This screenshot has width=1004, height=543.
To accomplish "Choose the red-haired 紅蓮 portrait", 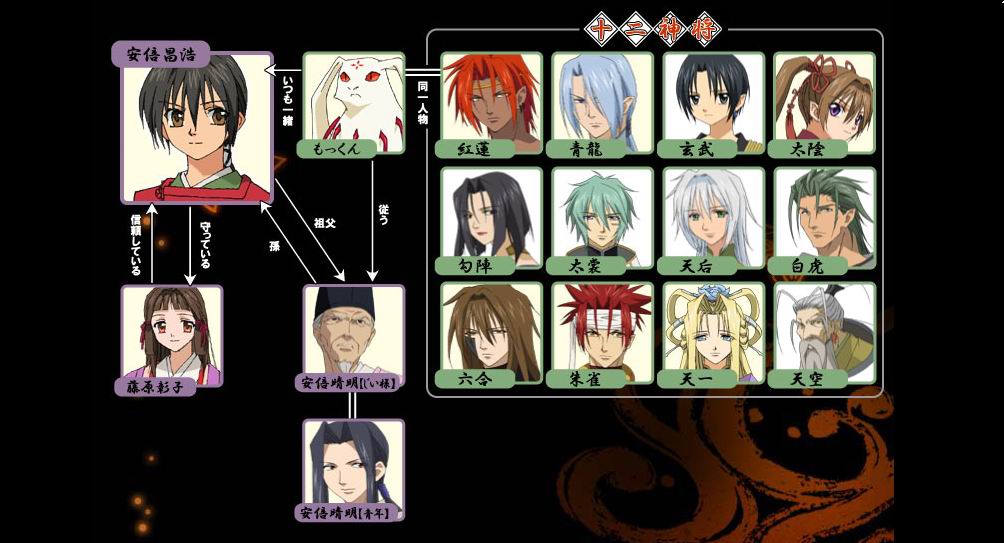I will [490, 98].
